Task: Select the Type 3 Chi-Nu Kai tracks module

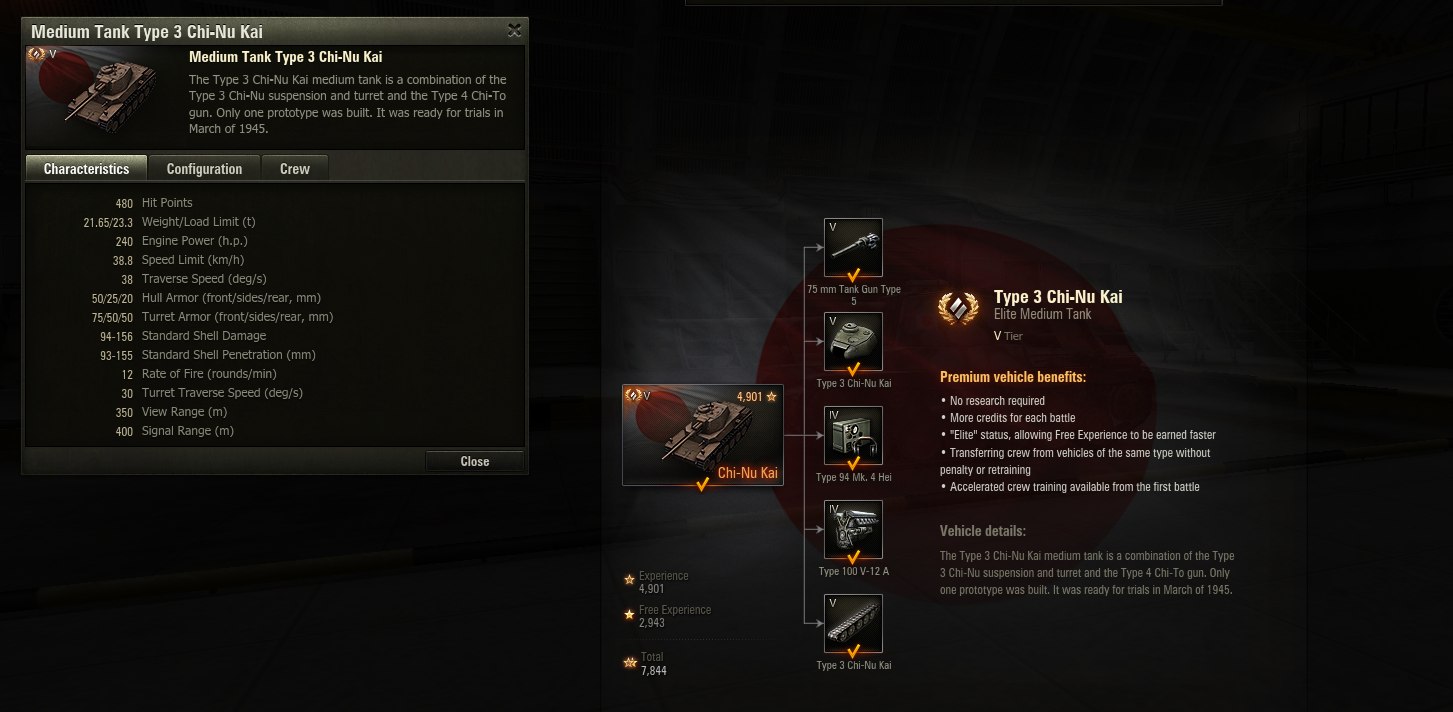Action: point(853,624)
